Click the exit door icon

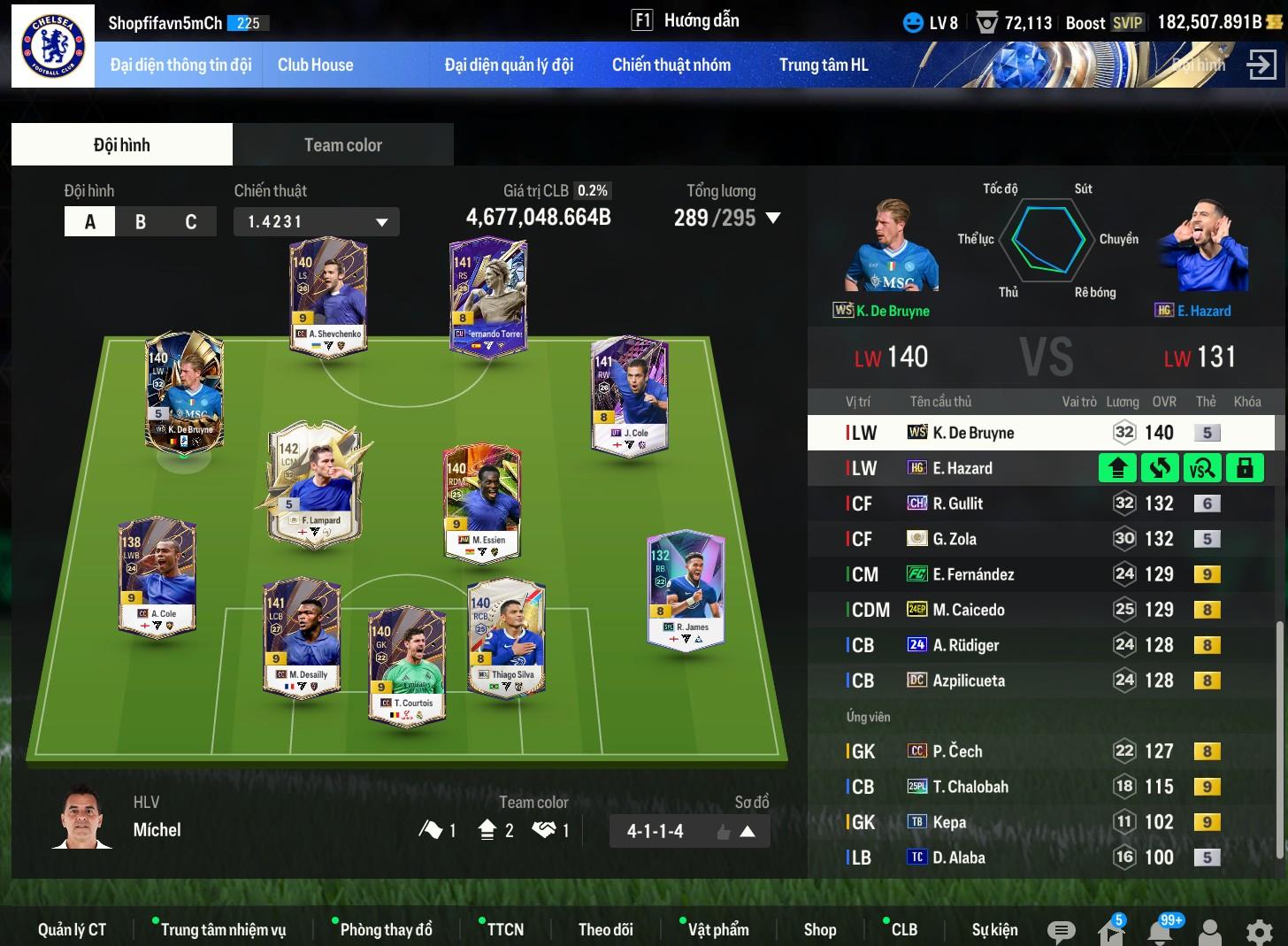tap(1261, 65)
